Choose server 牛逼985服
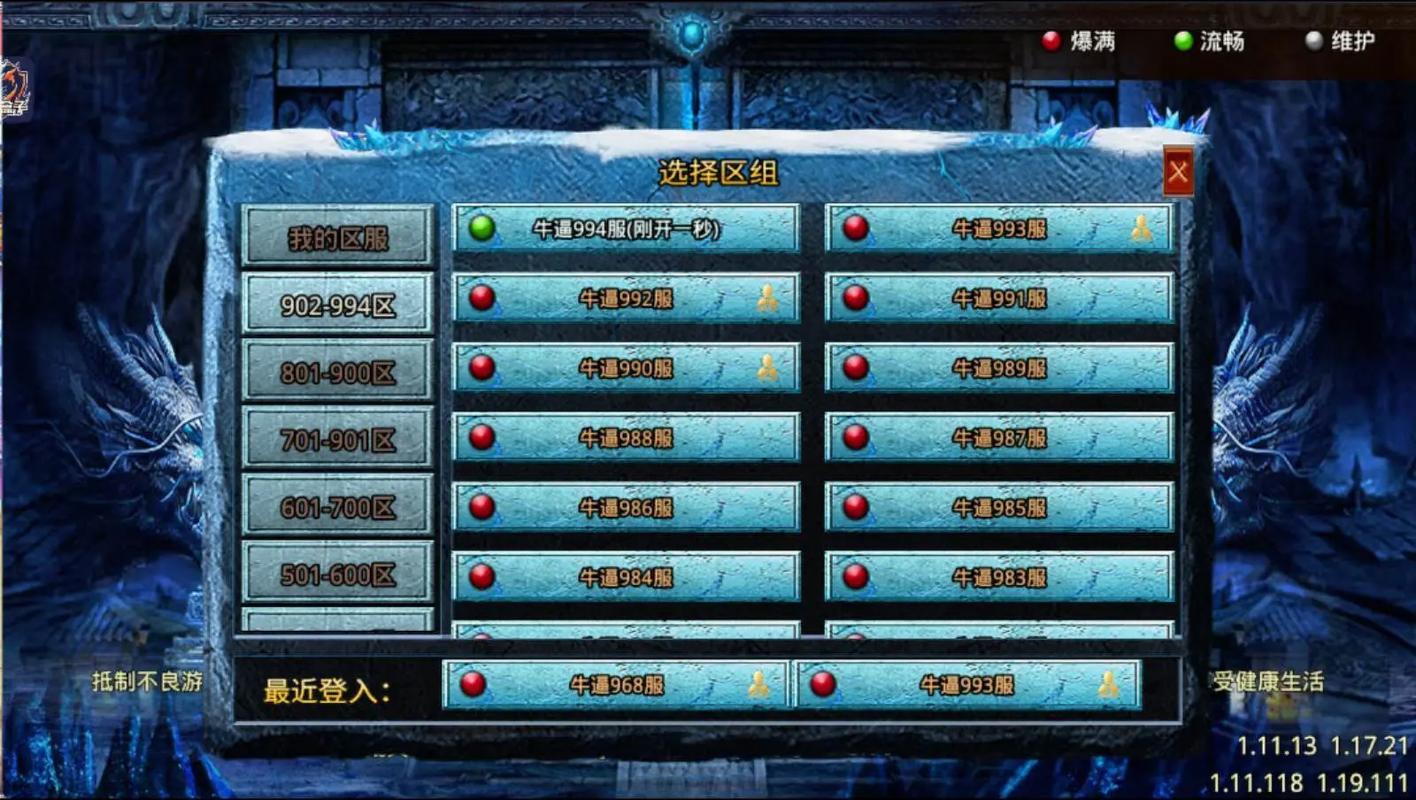 [x=999, y=508]
